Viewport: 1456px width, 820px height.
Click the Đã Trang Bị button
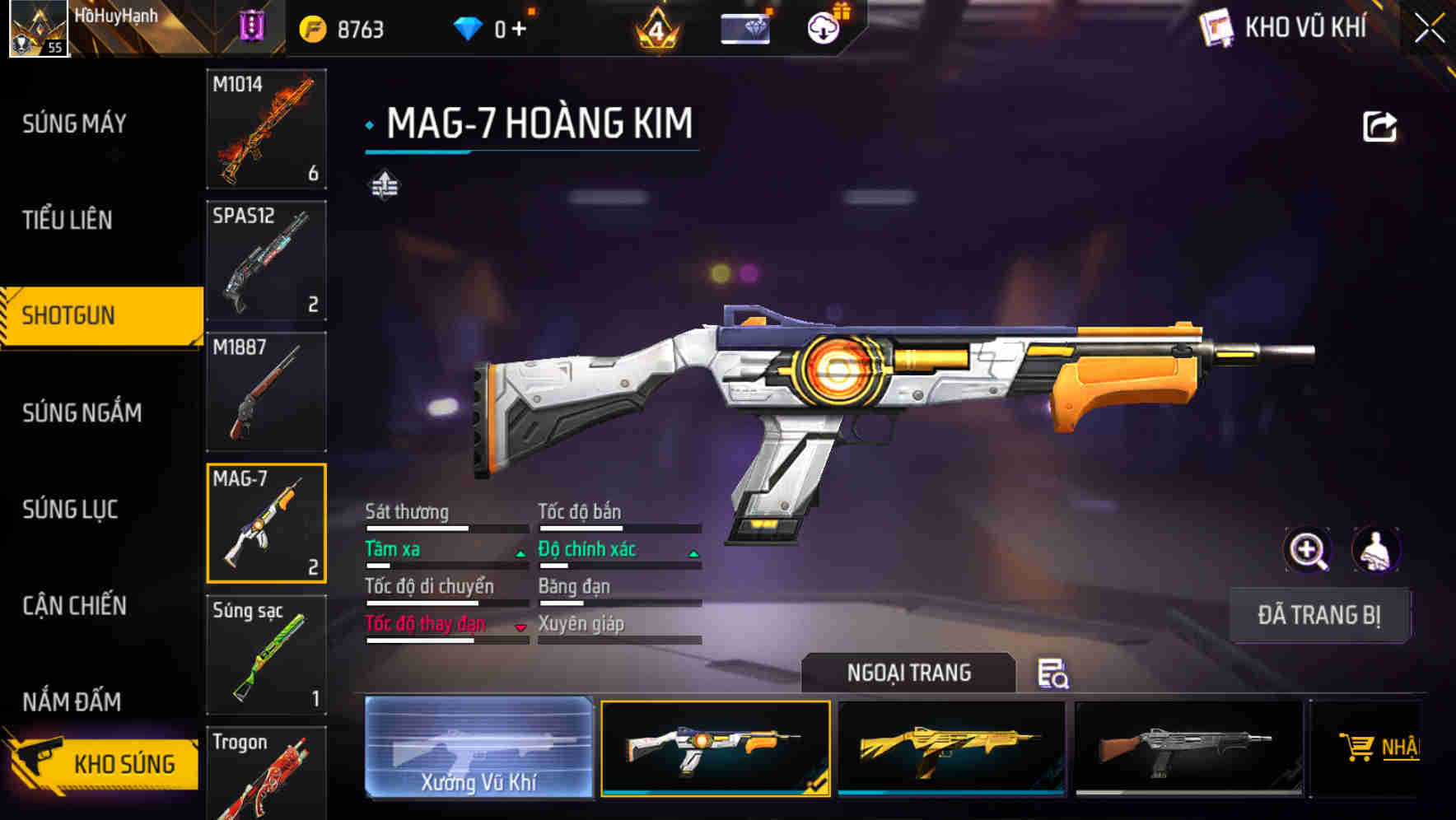click(1318, 615)
